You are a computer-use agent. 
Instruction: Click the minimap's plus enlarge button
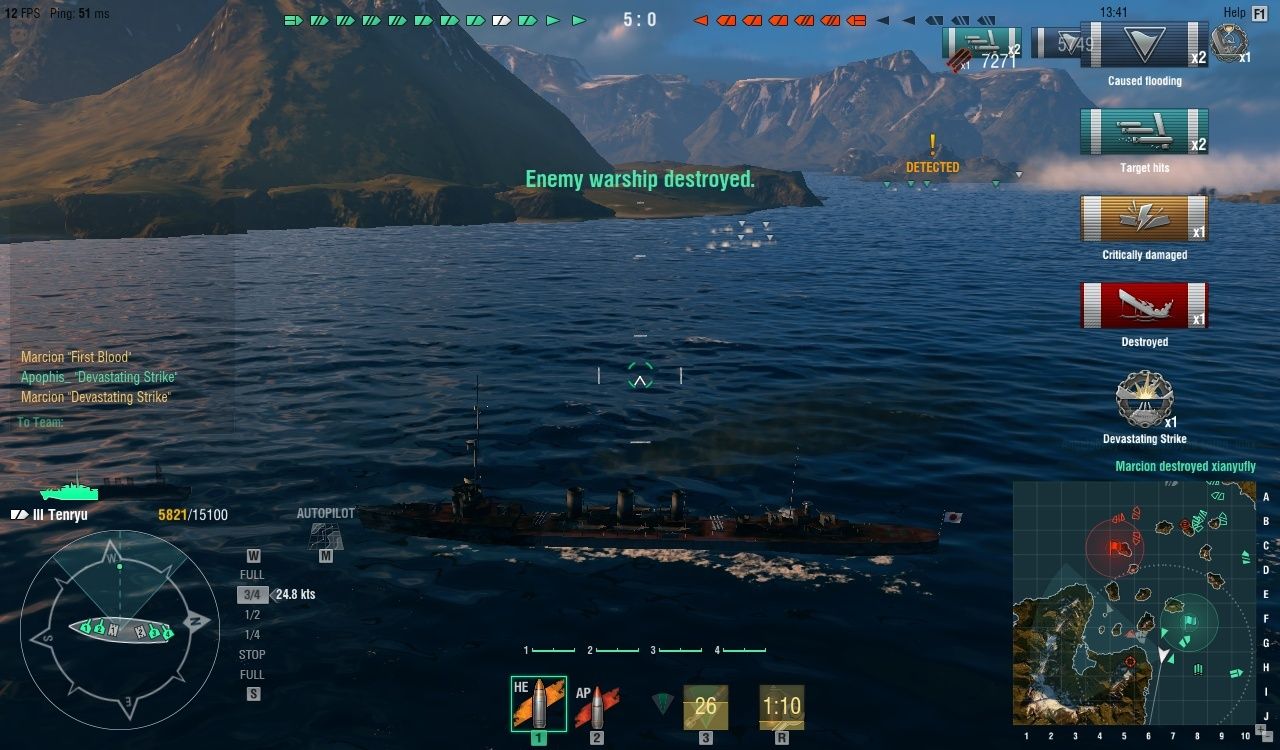click(x=1259, y=727)
